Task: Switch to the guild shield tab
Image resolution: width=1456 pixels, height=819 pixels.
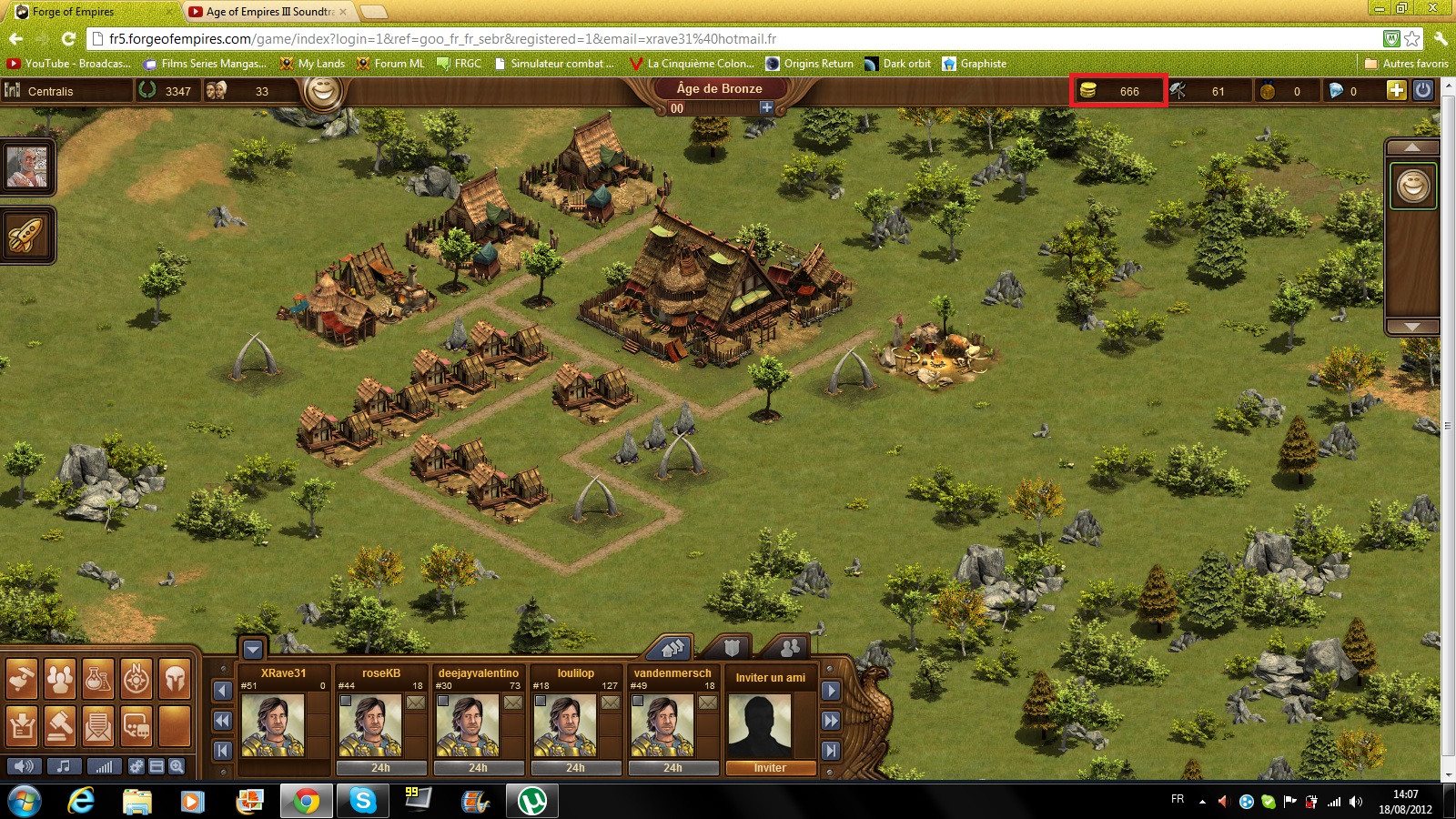Action: pos(732,648)
